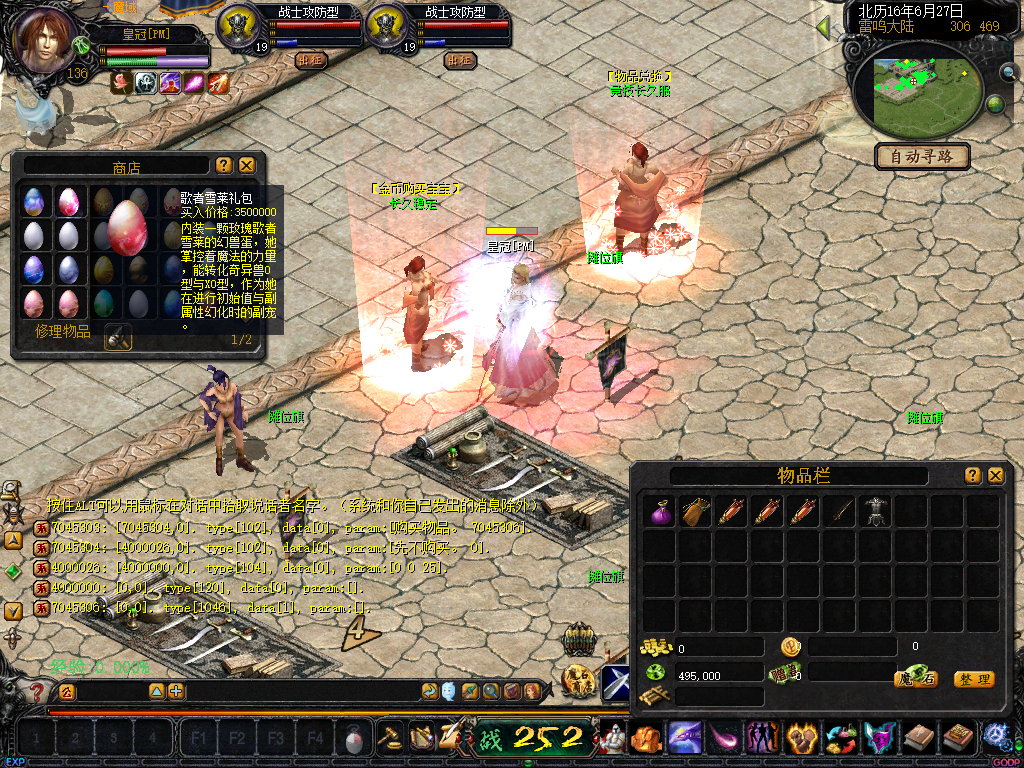Screen dimensions: 1024x768
Task: Open help for the 商店 shop window
Action: click(224, 165)
